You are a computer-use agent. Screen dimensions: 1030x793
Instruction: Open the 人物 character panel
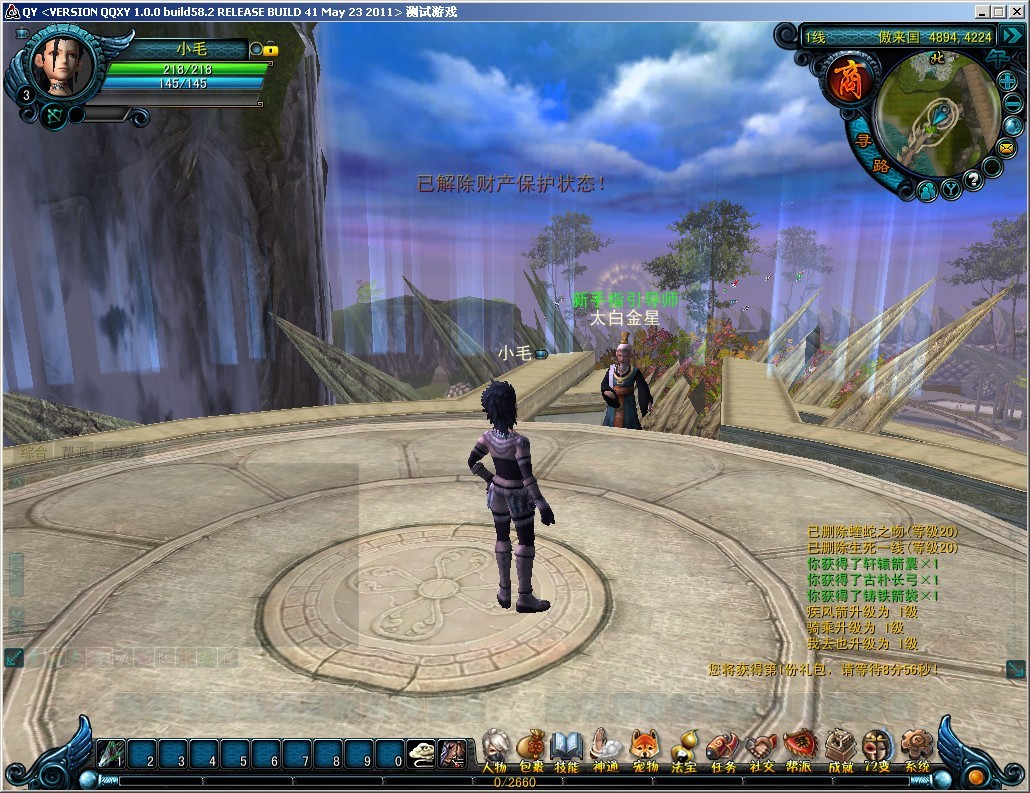tap(494, 749)
